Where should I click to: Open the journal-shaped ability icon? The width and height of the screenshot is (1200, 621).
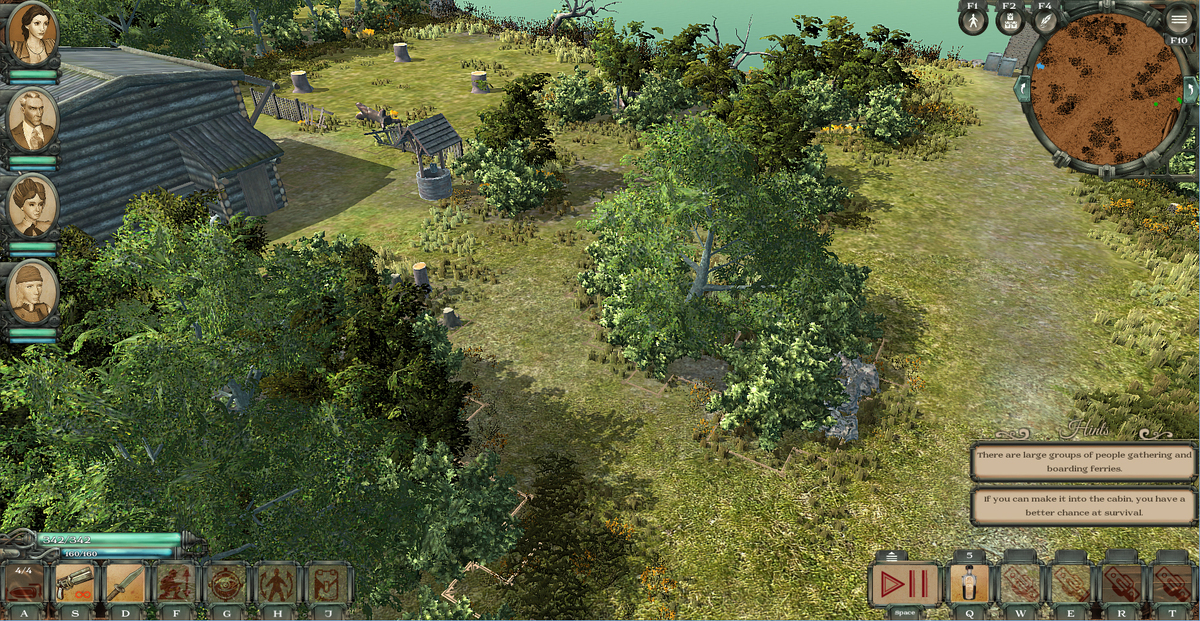coord(326,583)
